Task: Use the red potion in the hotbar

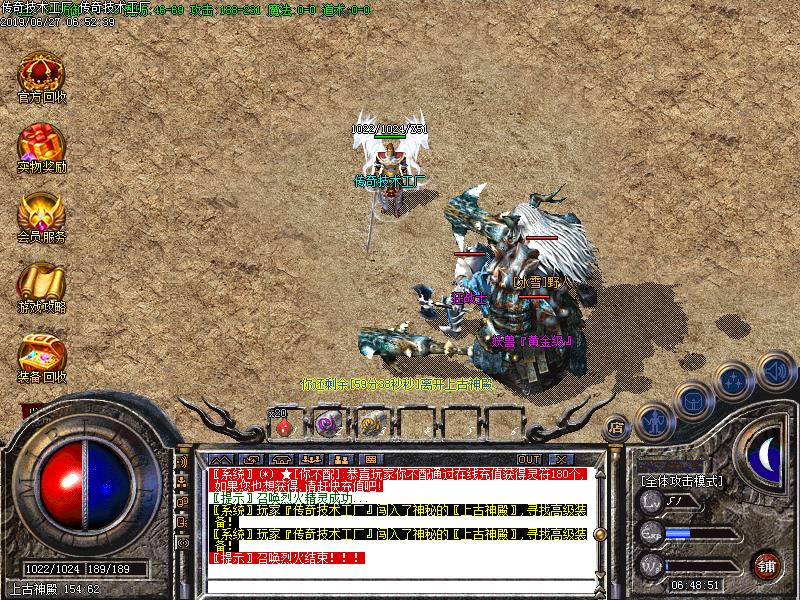Action: tap(284, 425)
